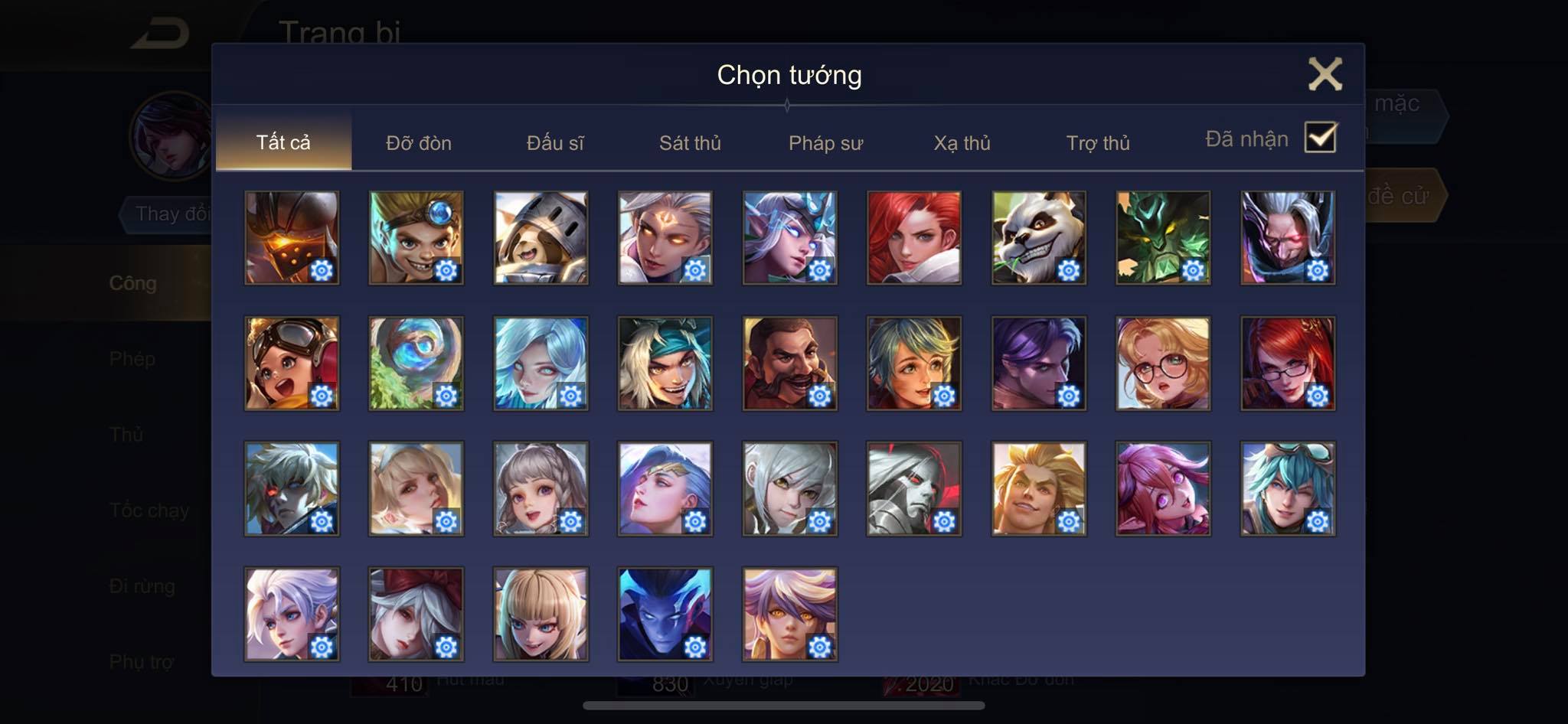Pick the grey armored knight hero
This screenshot has width=1568, height=724.
tap(914, 489)
